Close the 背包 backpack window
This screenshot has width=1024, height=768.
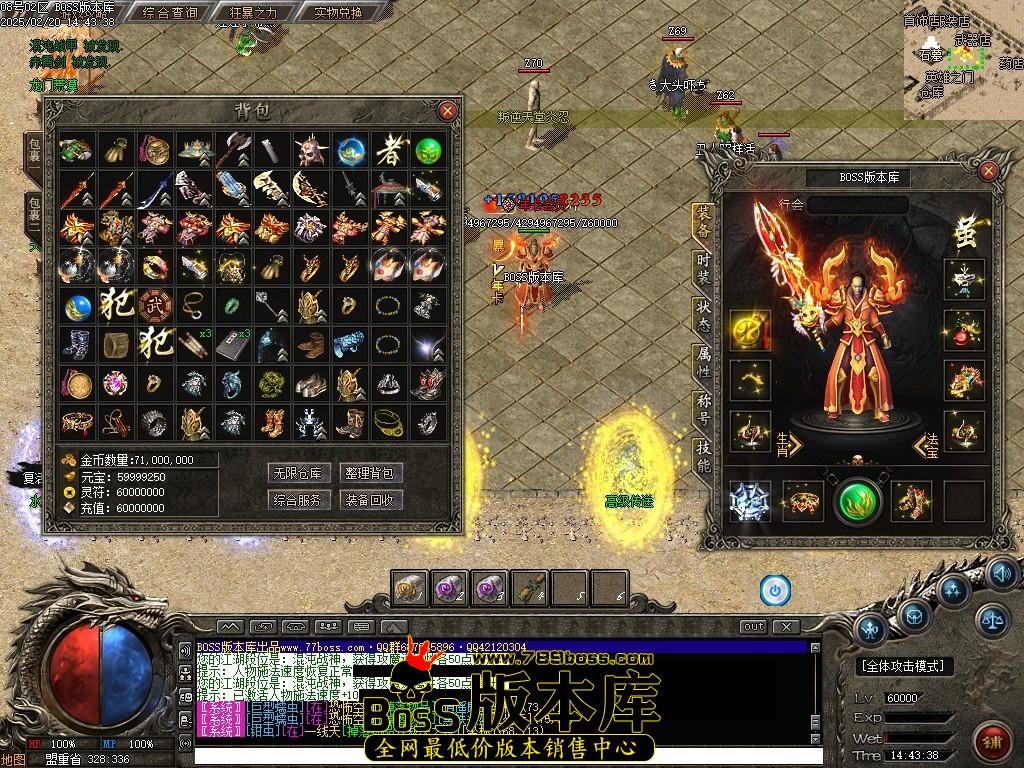[x=448, y=110]
